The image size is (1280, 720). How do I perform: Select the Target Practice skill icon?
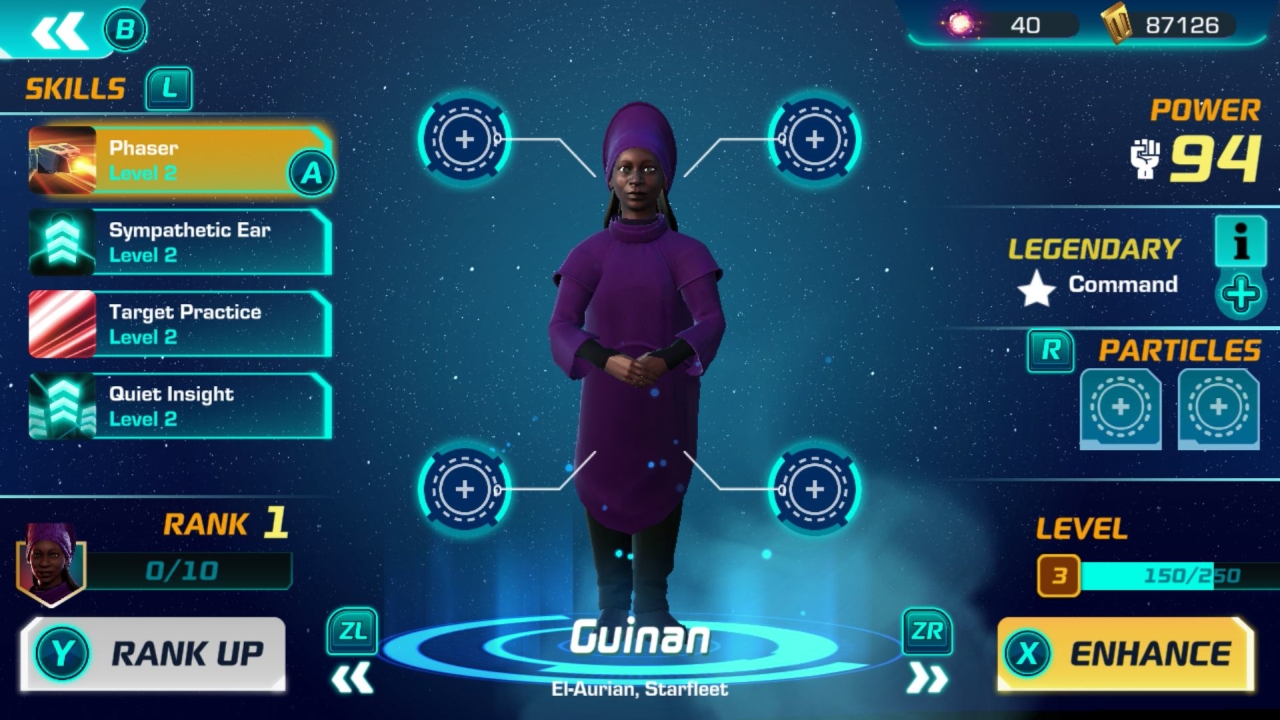64,324
